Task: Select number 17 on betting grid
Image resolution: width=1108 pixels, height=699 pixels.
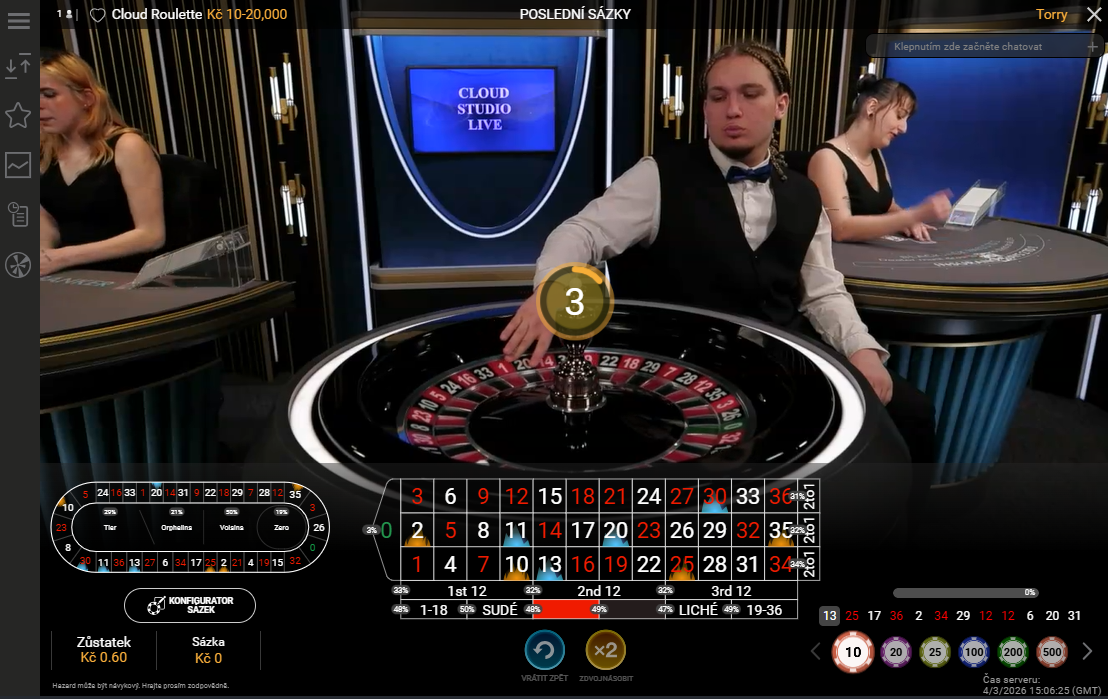Action: (582, 530)
